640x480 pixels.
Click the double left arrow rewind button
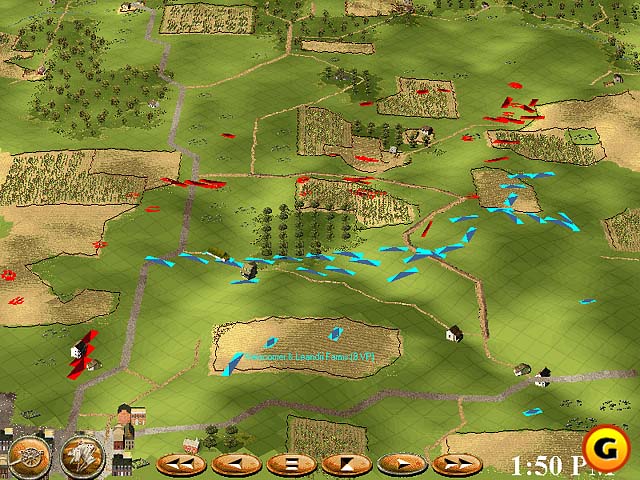[181, 464]
